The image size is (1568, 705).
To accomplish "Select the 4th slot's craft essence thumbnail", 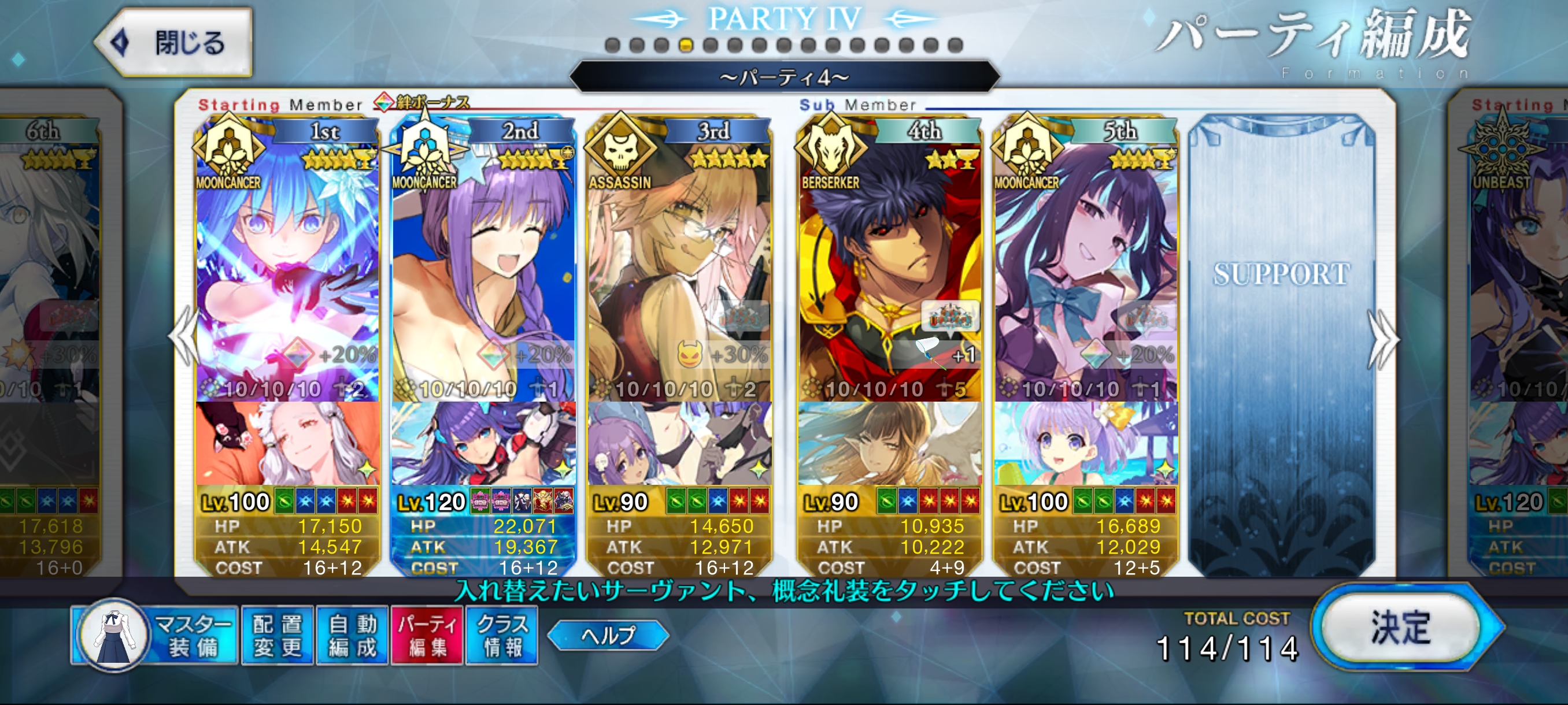I will 890,443.
